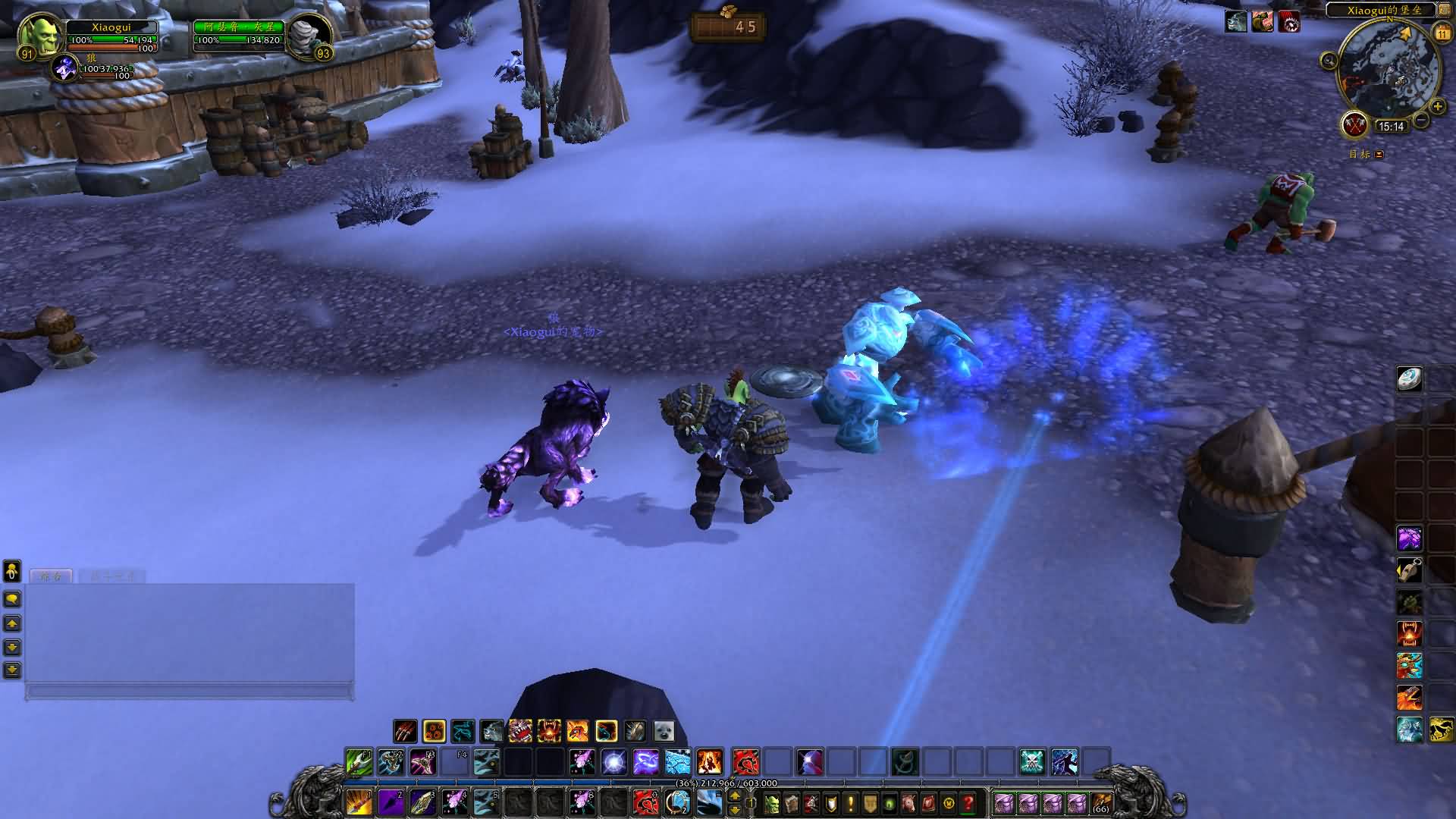Select the wolf pet portrait frame

point(66,67)
